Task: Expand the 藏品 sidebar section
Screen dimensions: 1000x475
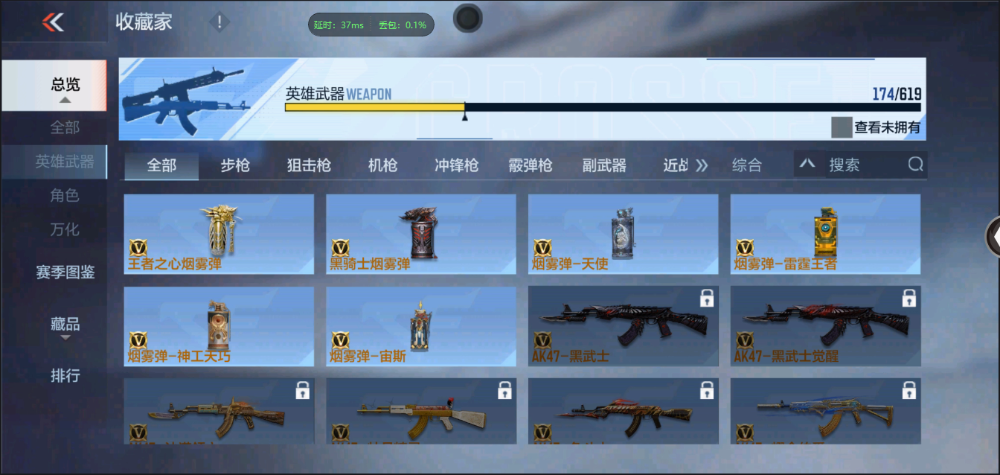Action: [65, 326]
